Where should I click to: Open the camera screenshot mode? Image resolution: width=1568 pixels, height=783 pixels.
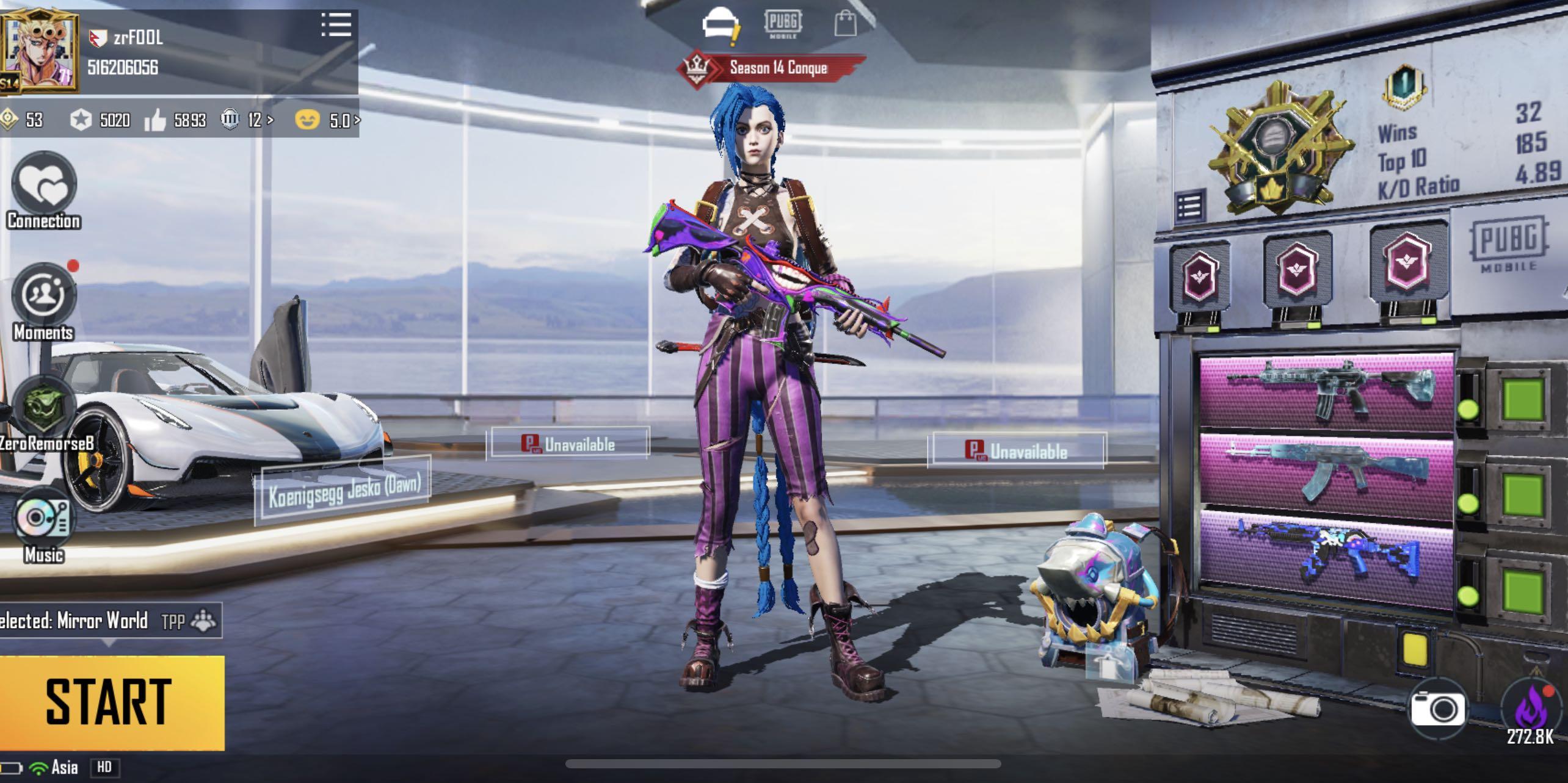[x=1437, y=709]
